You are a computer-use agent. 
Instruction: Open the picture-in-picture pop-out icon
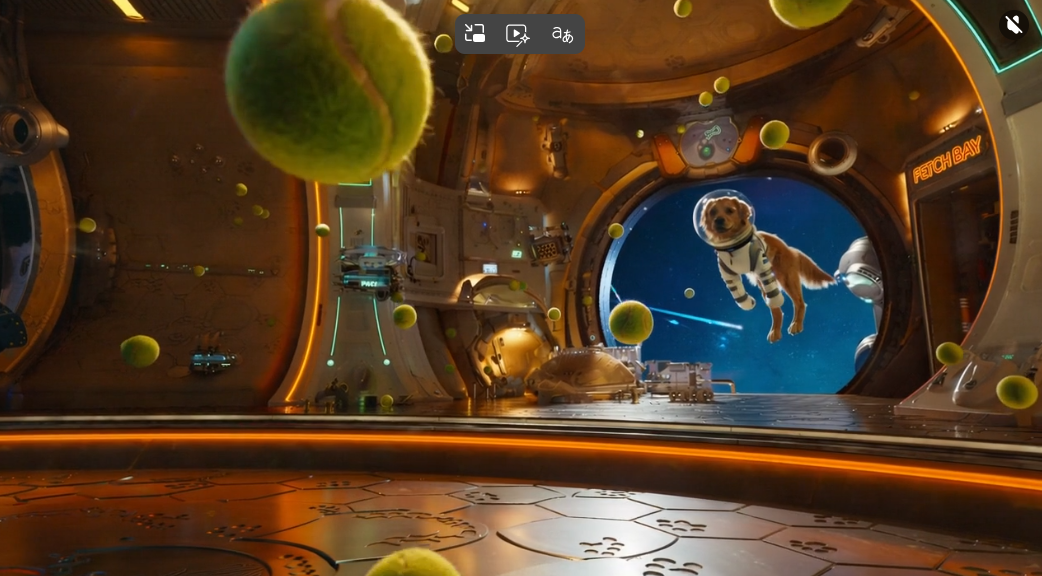(x=475, y=34)
